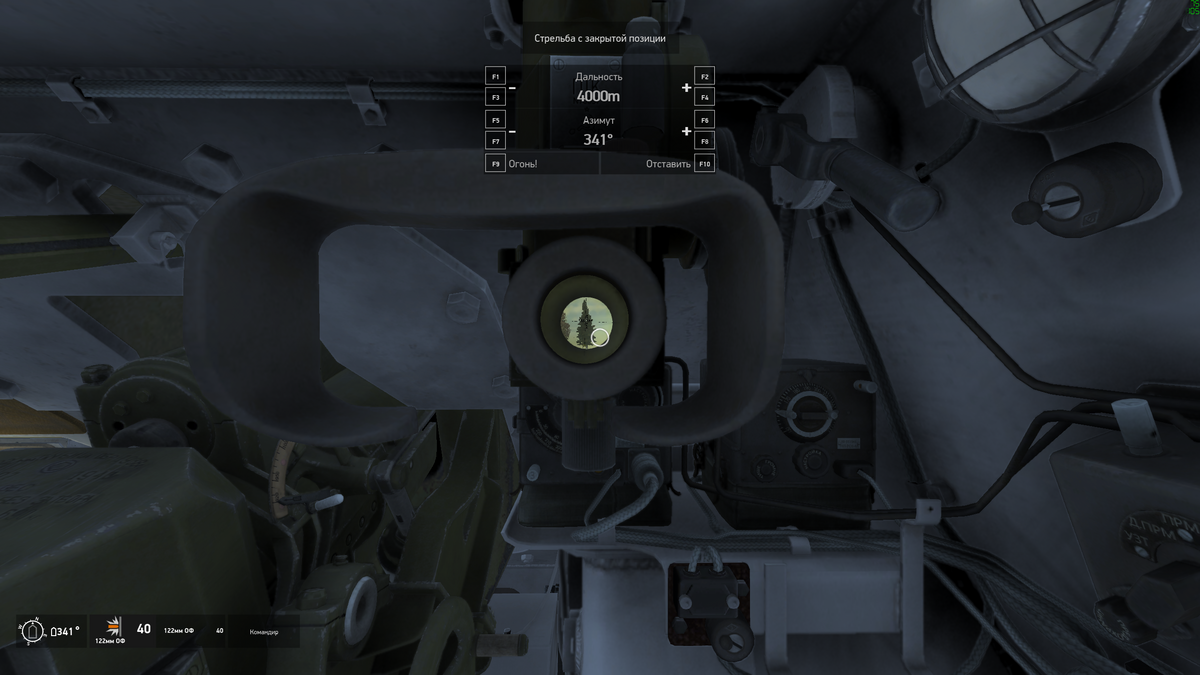Click the vehicle compass heading icon
Image resolution: width=1200 pixels, height=675 pixels.
coord(31,631)
